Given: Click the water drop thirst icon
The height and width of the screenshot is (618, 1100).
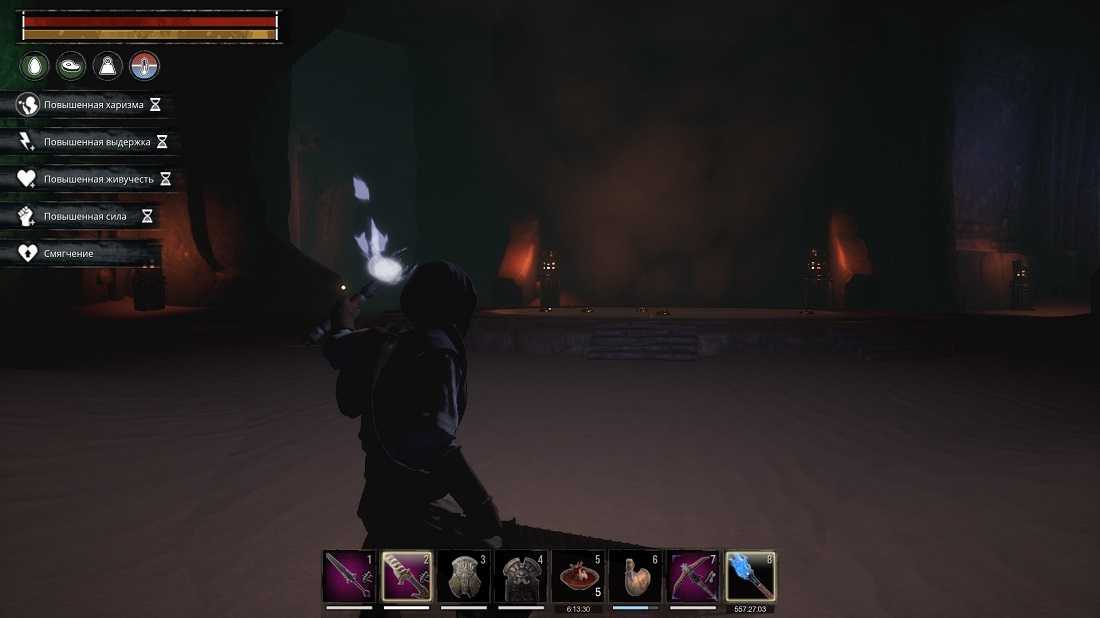Looking at the screenshot, I should pyautogui.click(x=35, y=67).
